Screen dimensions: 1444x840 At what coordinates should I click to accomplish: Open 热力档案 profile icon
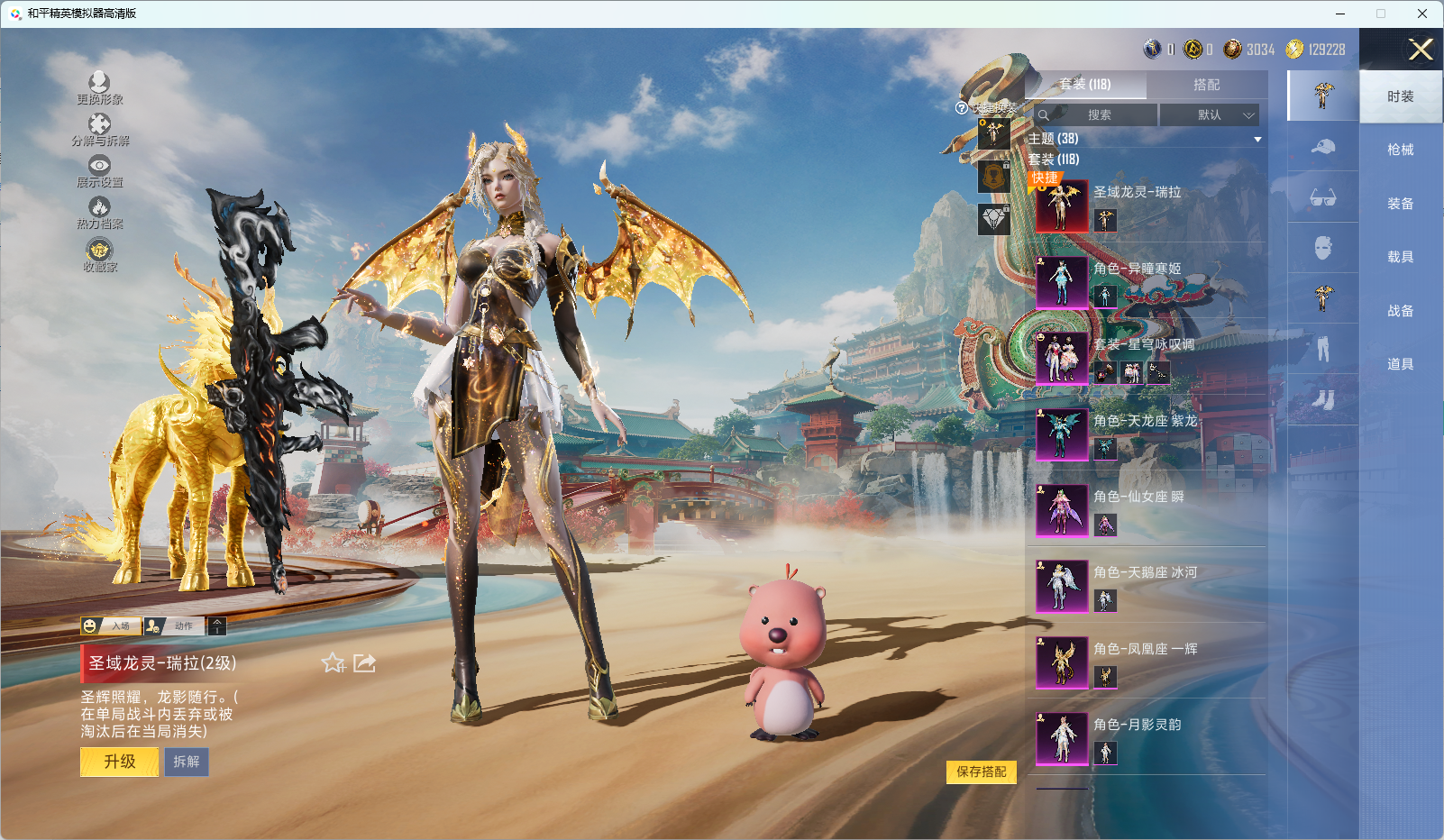pyautogui.click(x=99, y=212)
